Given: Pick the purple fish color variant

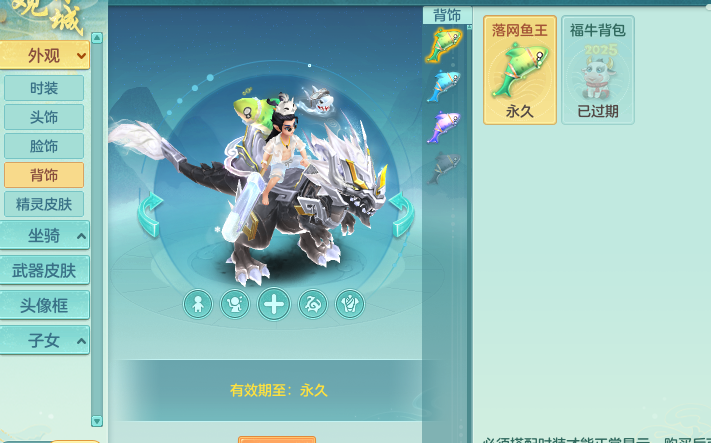Looking at the screenshot, I should (x=445, y=127).
